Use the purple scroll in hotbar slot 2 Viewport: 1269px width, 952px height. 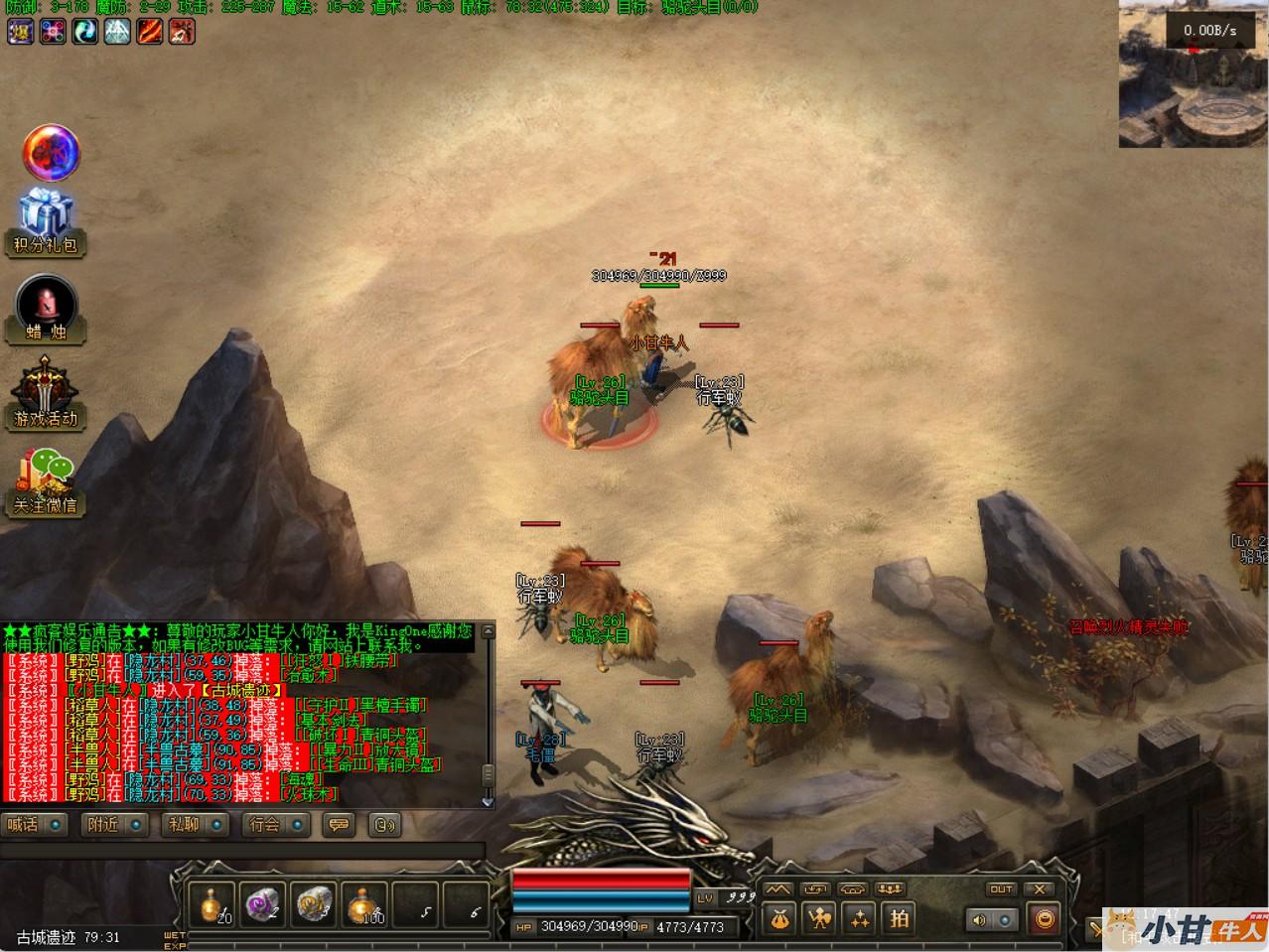(263, 903)
